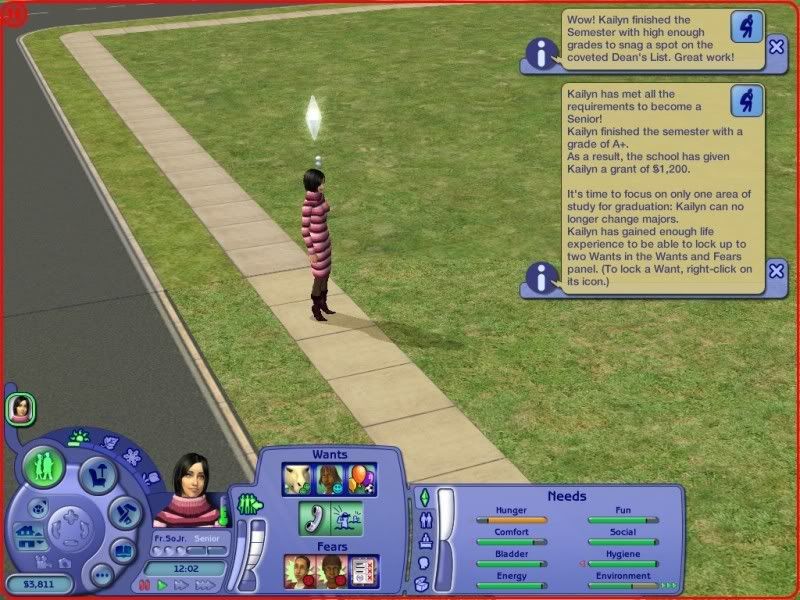800x600 pixels.
Task: Select Kailyn's portrait in the sim skewer
Action: point(20,407)
